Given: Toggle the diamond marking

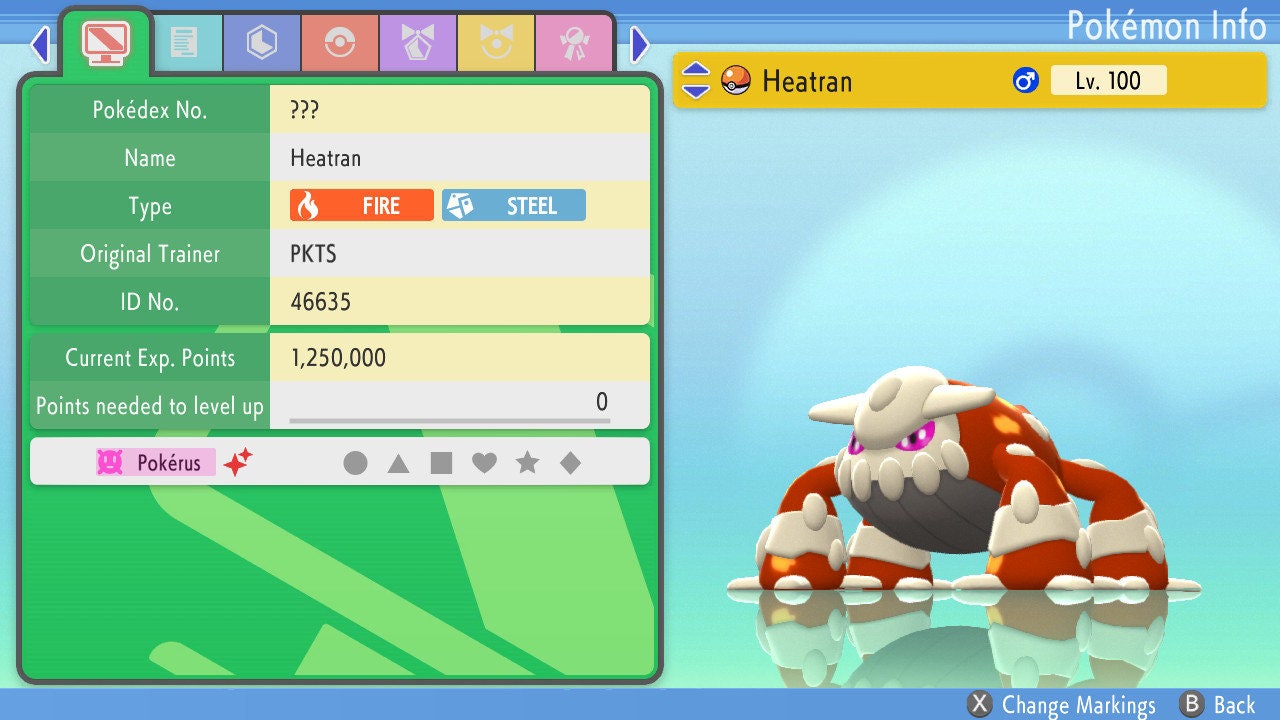Looking at the screenshot, I should pos(570,463).
